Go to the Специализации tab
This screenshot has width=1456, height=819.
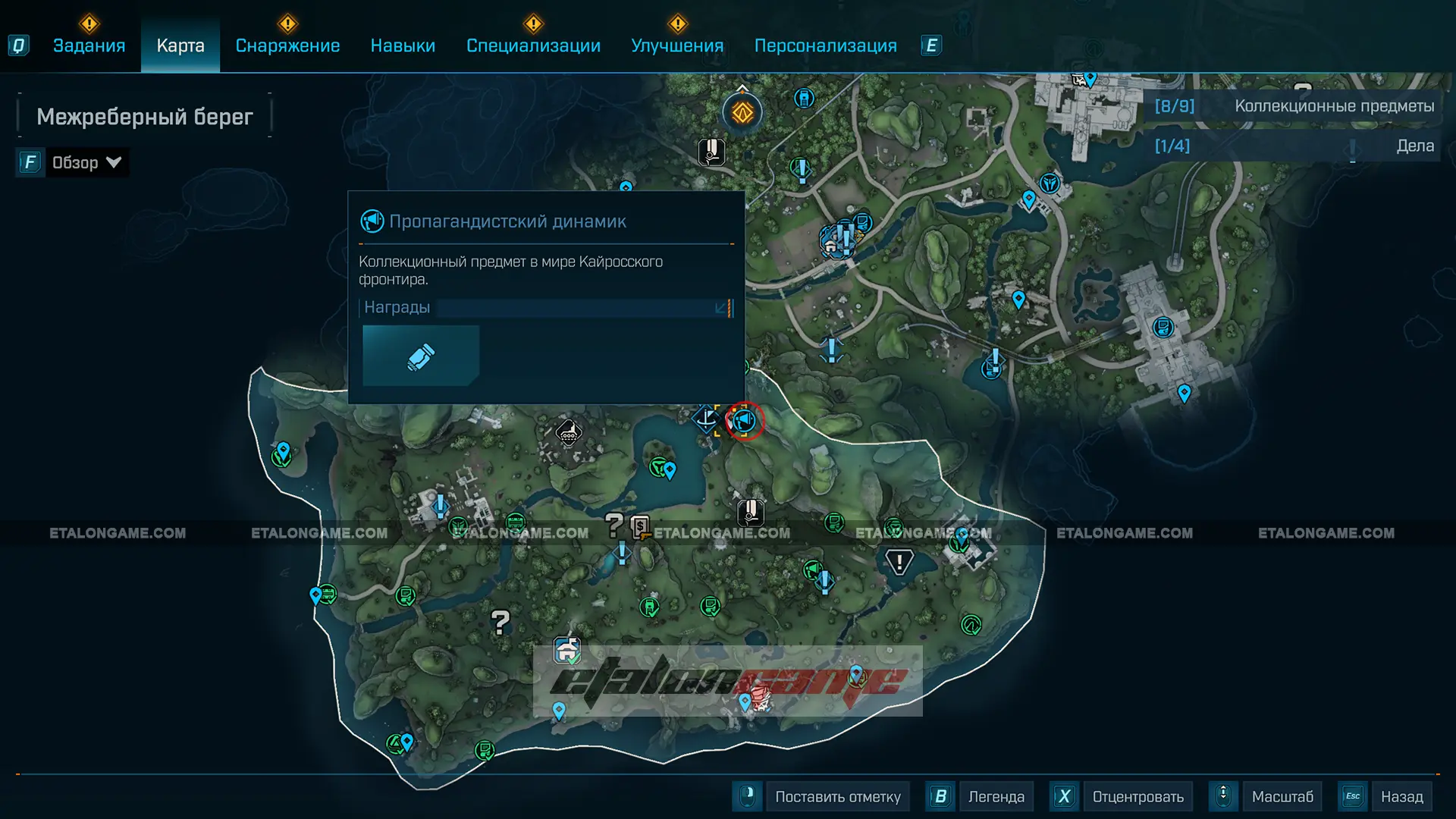click(x=533, y=45)
